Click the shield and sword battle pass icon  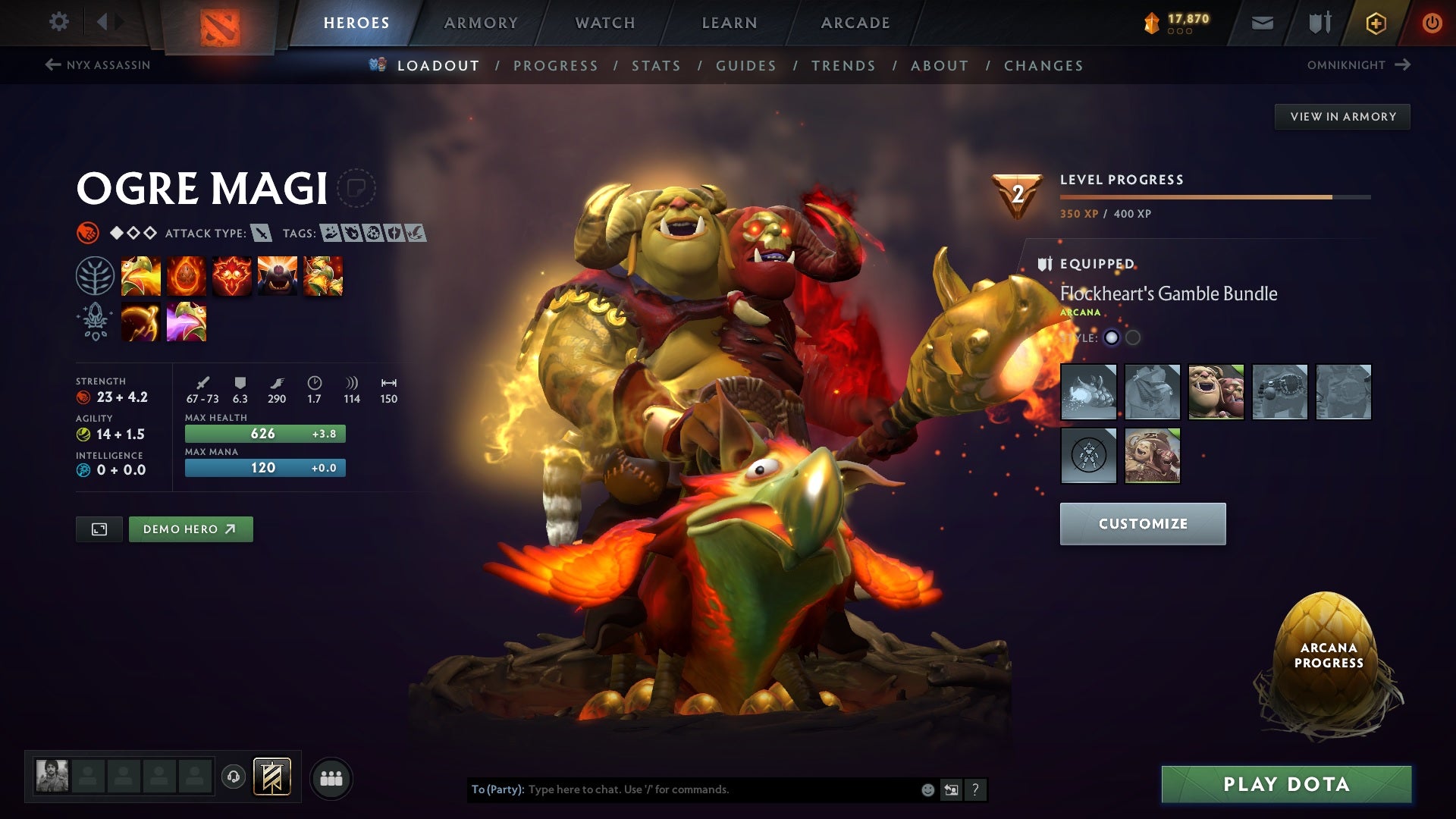tap(1319, 22)
